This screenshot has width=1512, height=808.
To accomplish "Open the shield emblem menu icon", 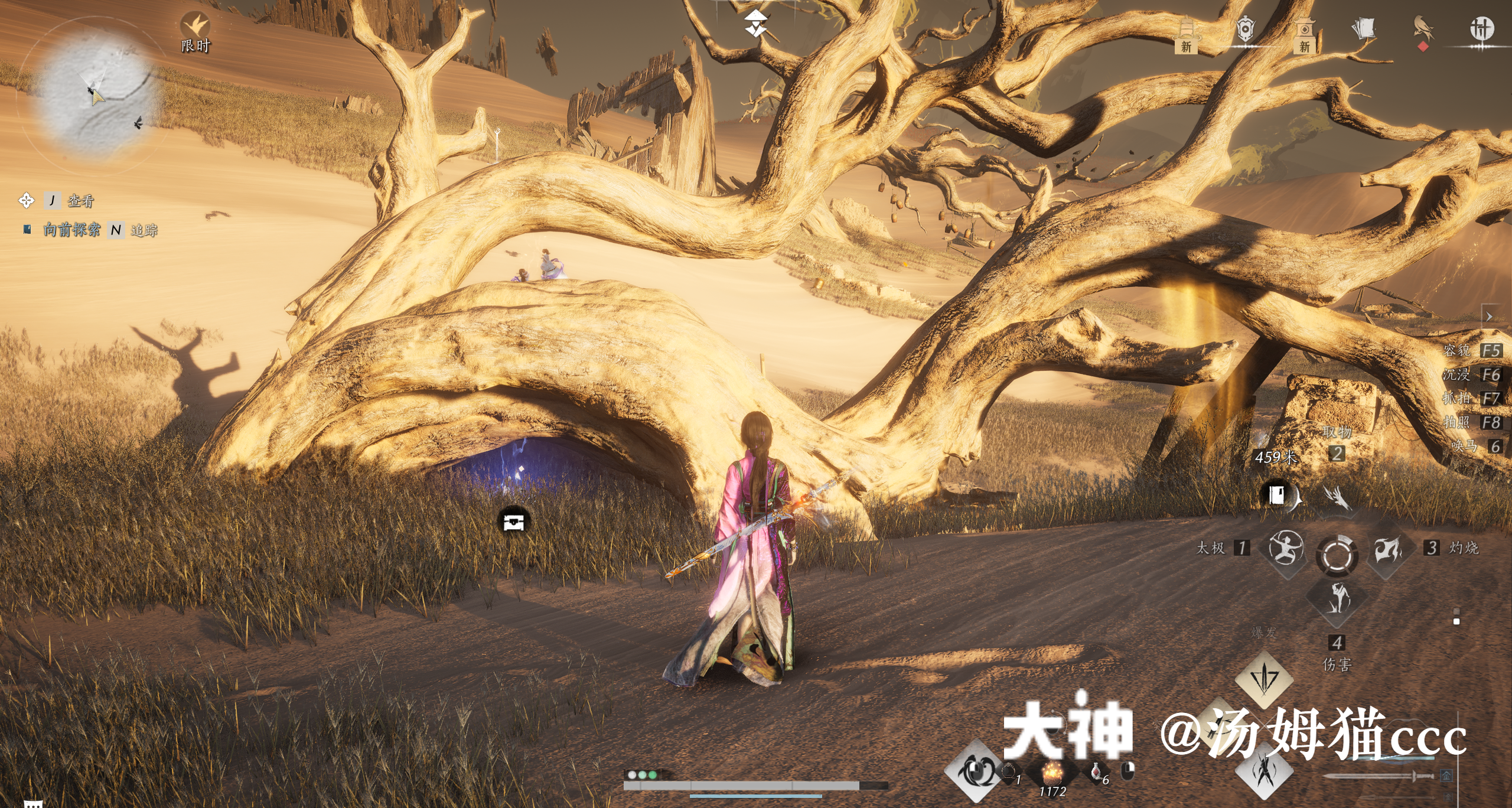I will tap(1245, 30).
